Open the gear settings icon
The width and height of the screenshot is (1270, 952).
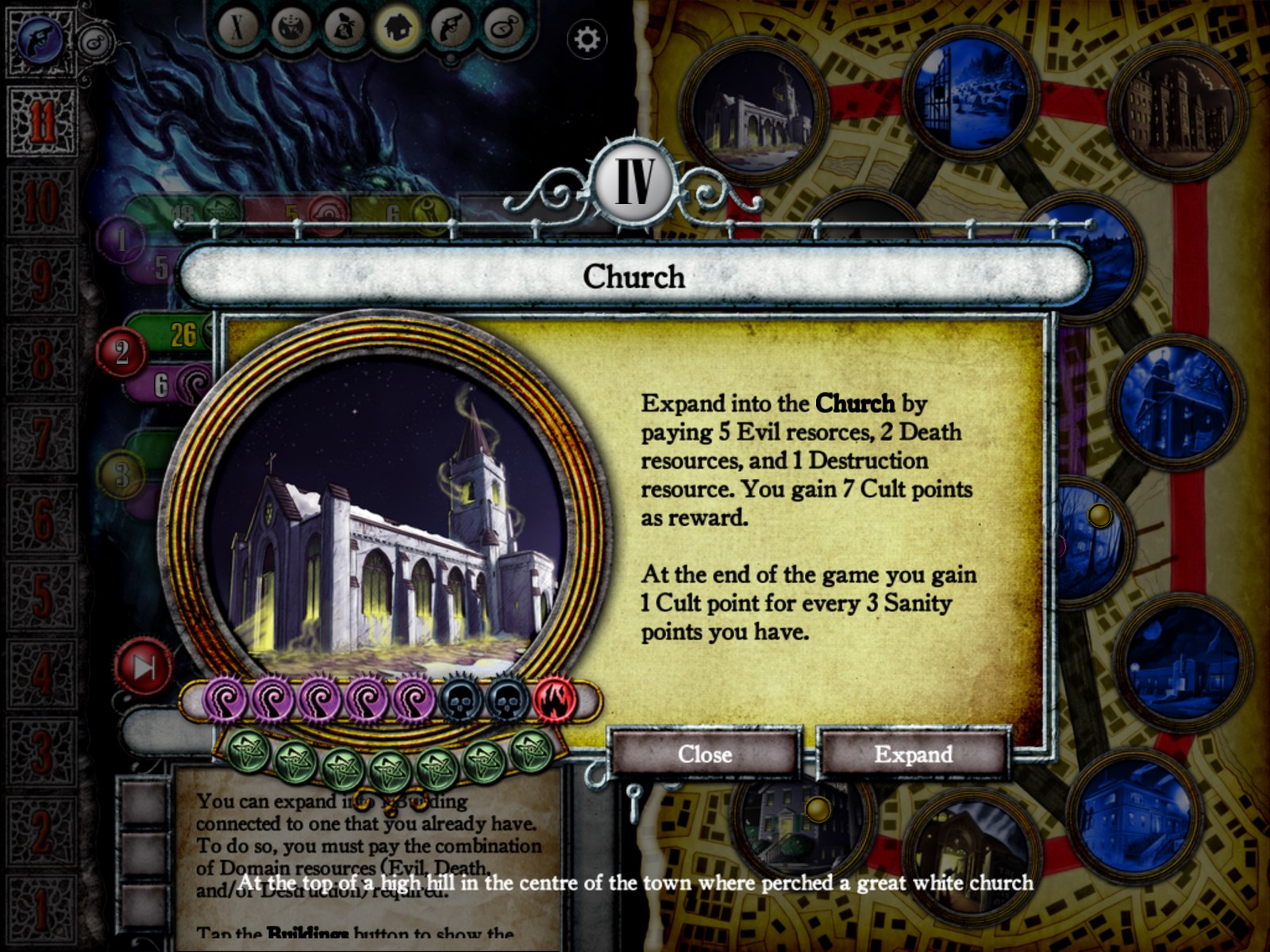click(x=587, y=39)
